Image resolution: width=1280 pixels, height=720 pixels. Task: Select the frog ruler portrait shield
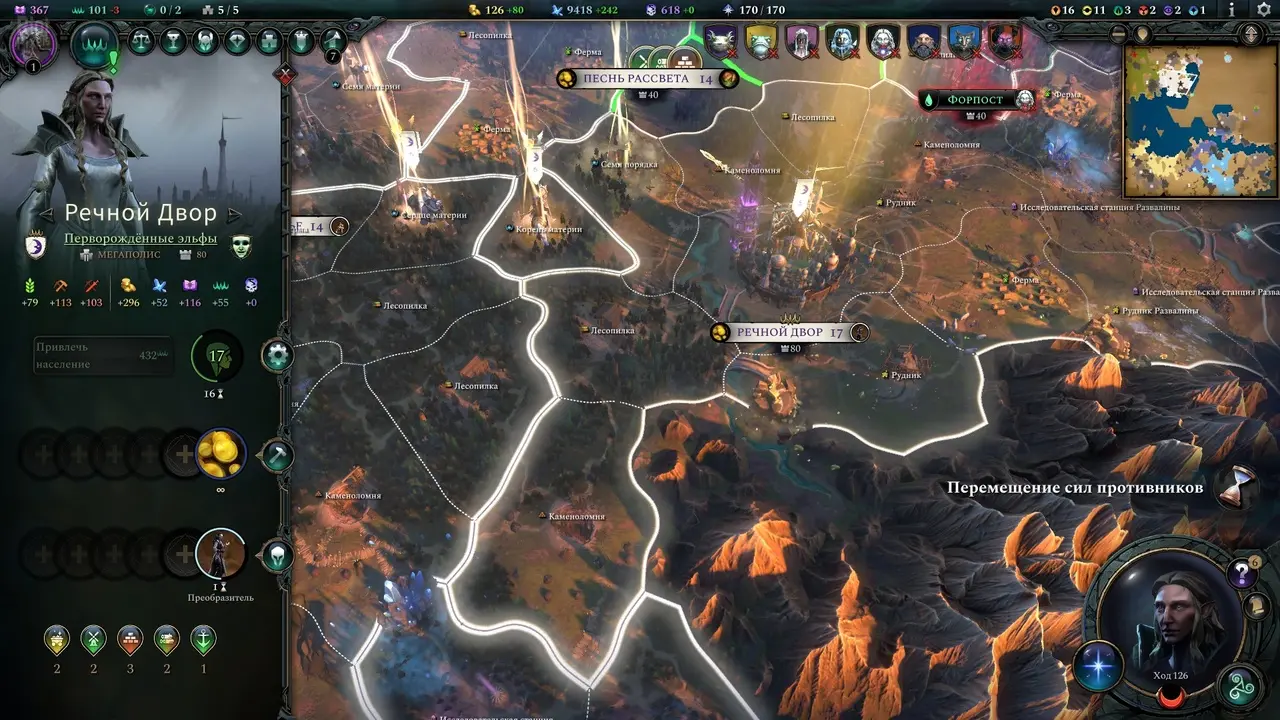pos(761,42)
